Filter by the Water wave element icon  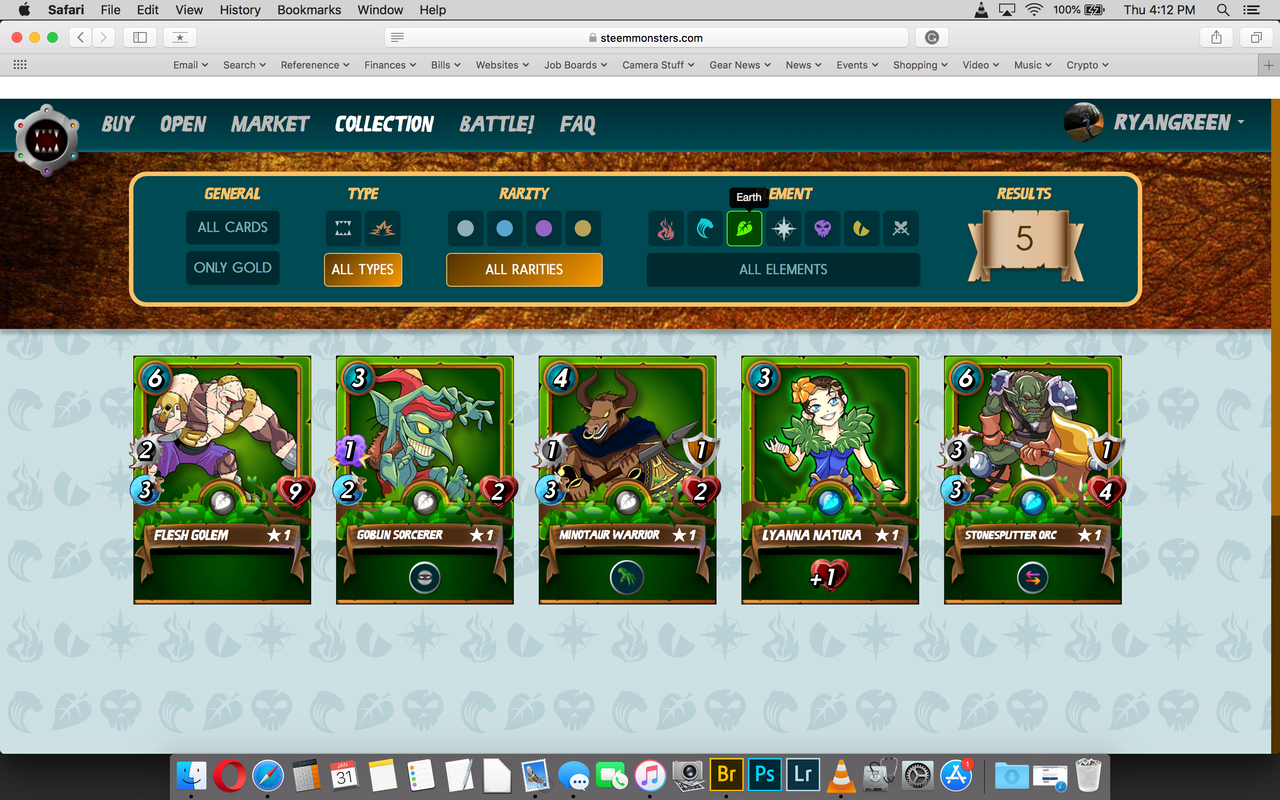pyautogui.click(x=705, y=229)
